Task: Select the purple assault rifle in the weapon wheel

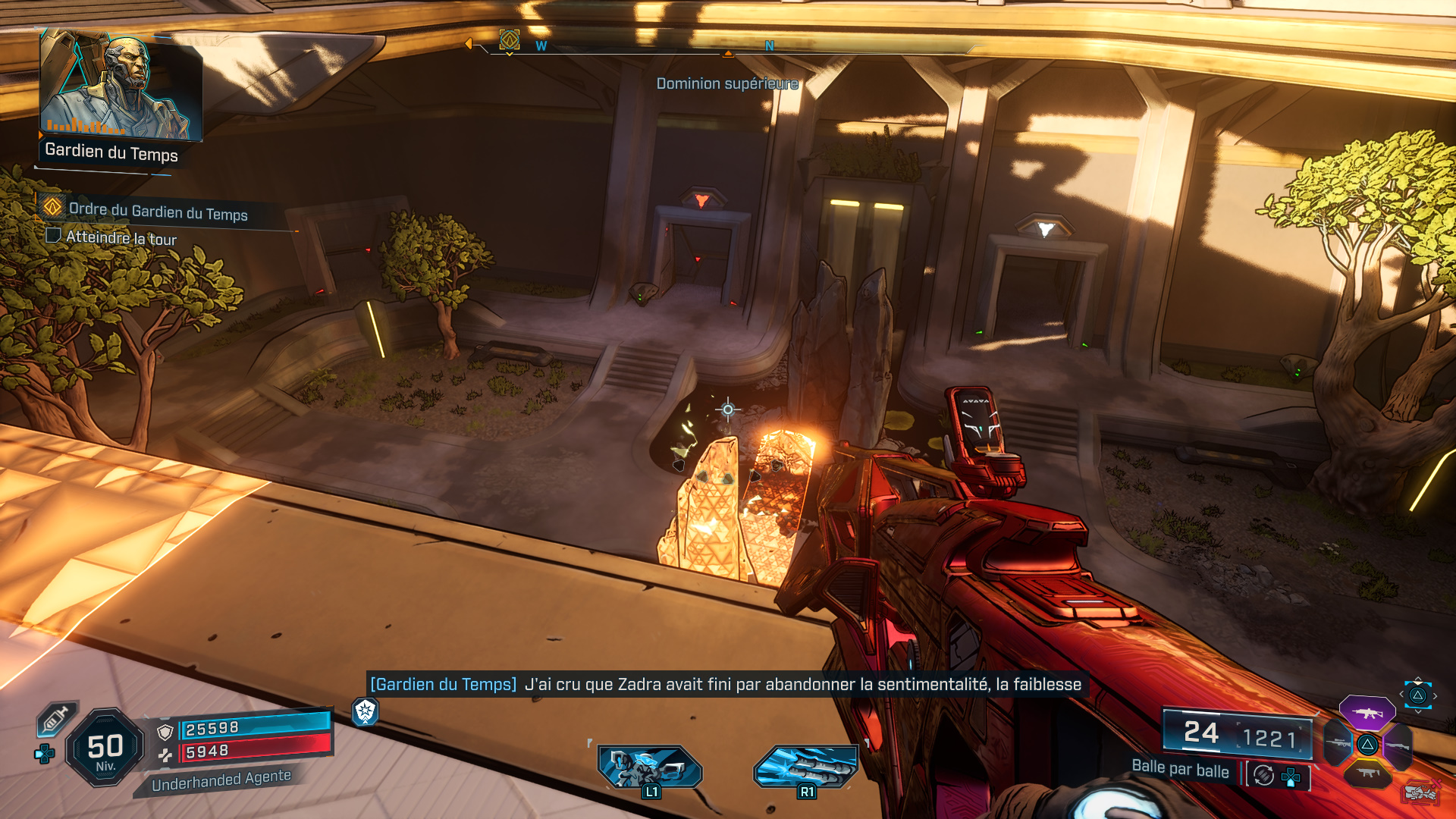Action: point(1367,713)
